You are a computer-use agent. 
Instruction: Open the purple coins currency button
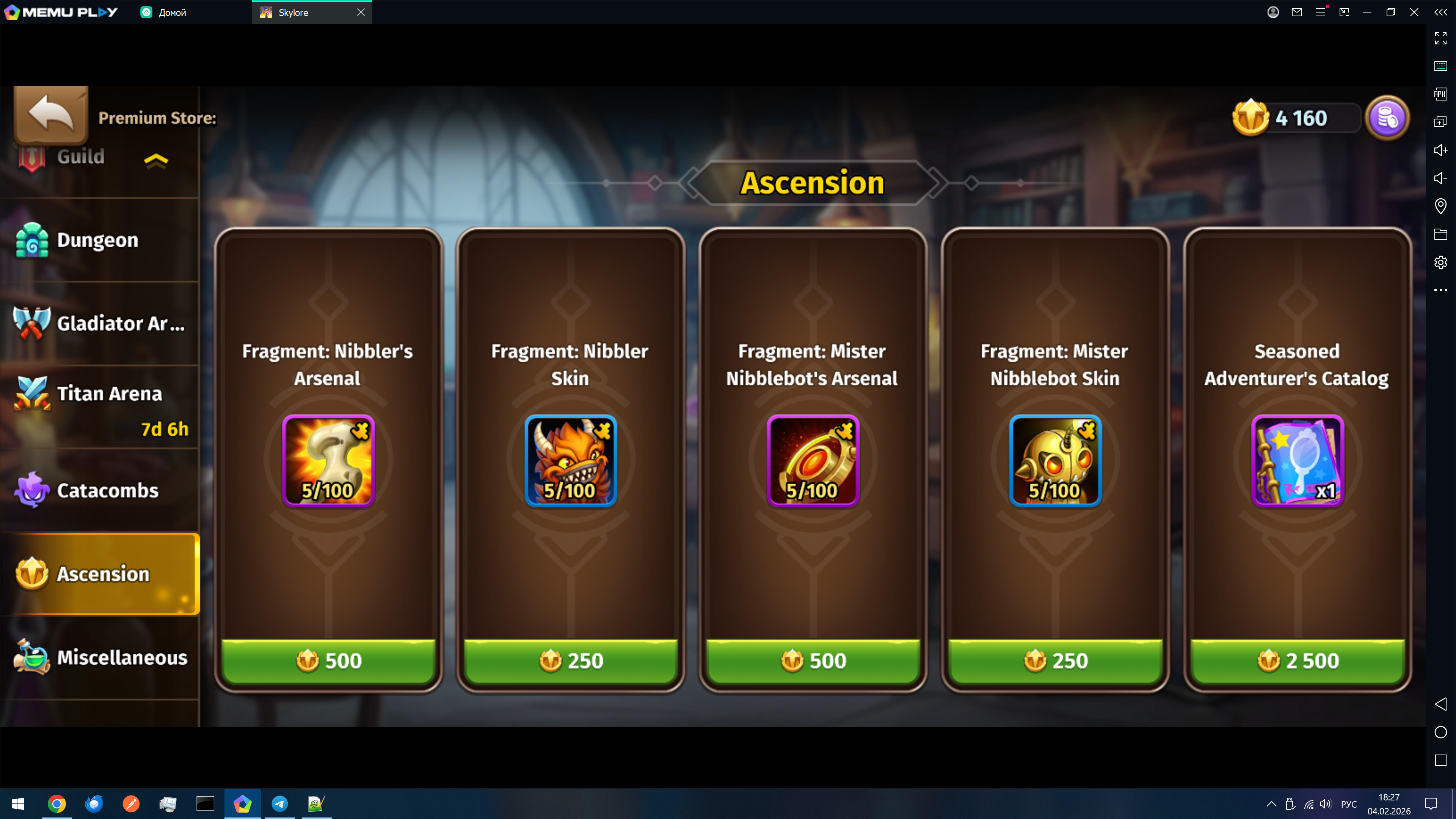point(1387,118)
